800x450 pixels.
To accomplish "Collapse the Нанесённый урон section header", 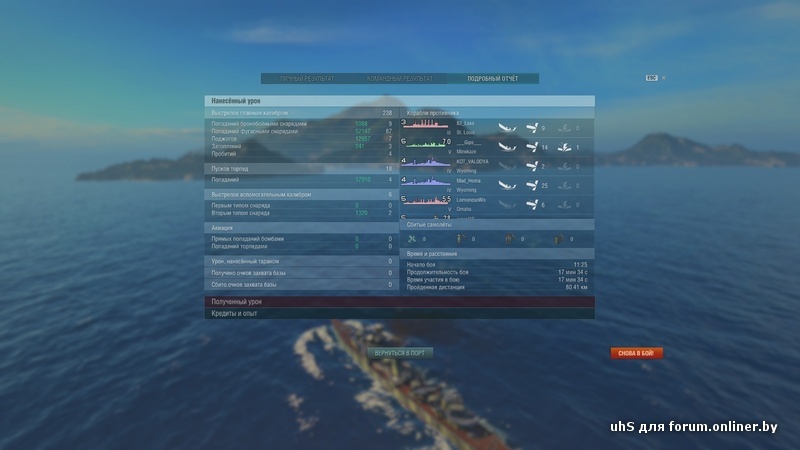I will [x=400, y=101].
